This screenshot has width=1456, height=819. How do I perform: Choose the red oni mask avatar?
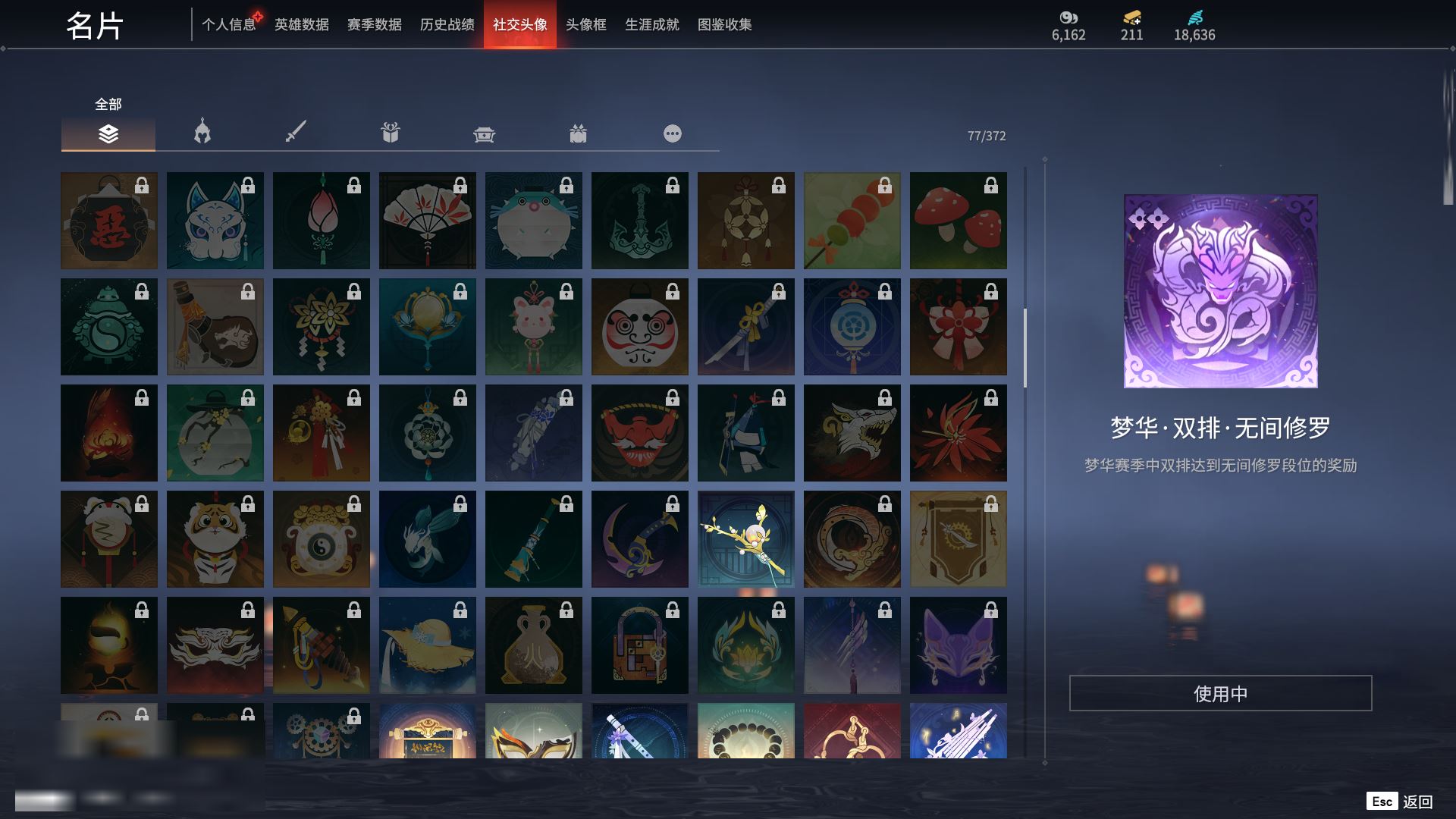click(640, 433)
